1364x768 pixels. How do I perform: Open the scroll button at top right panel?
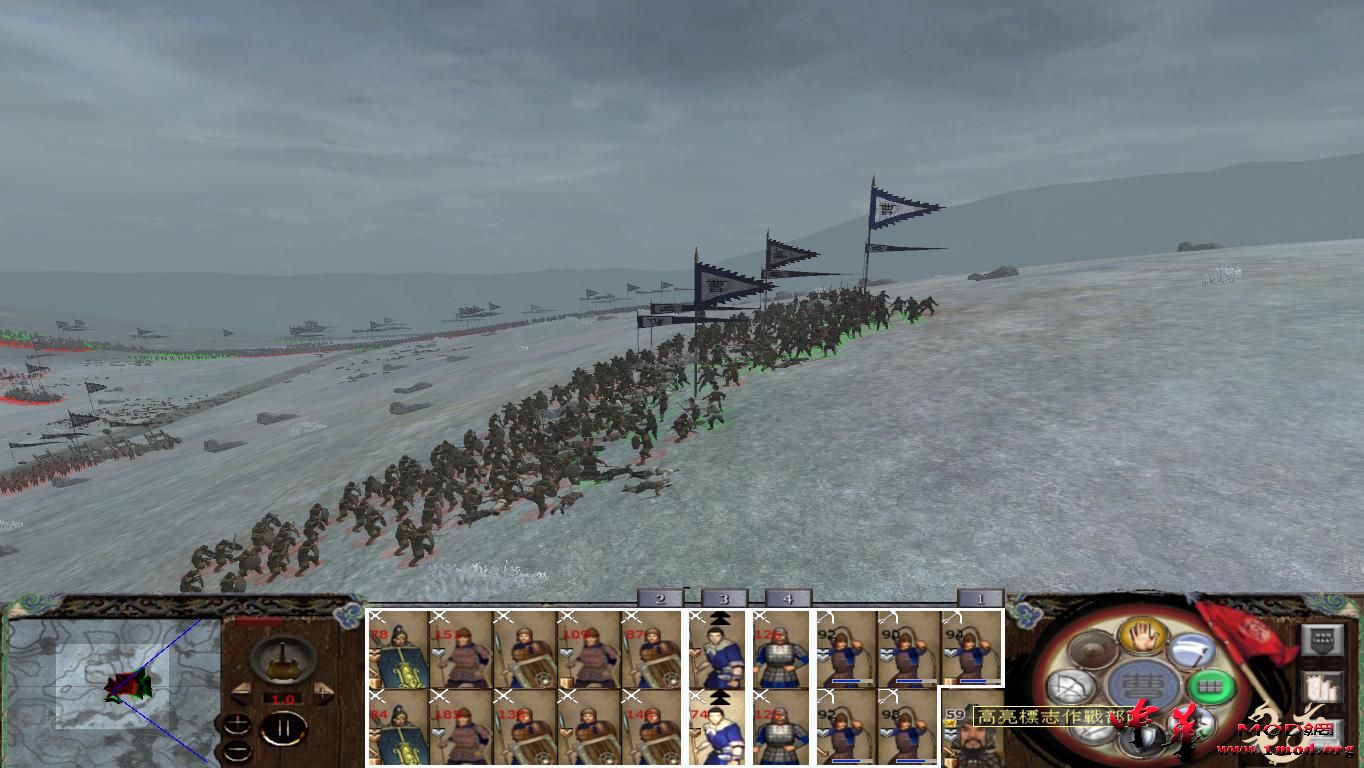click(x=1321, y=639)
